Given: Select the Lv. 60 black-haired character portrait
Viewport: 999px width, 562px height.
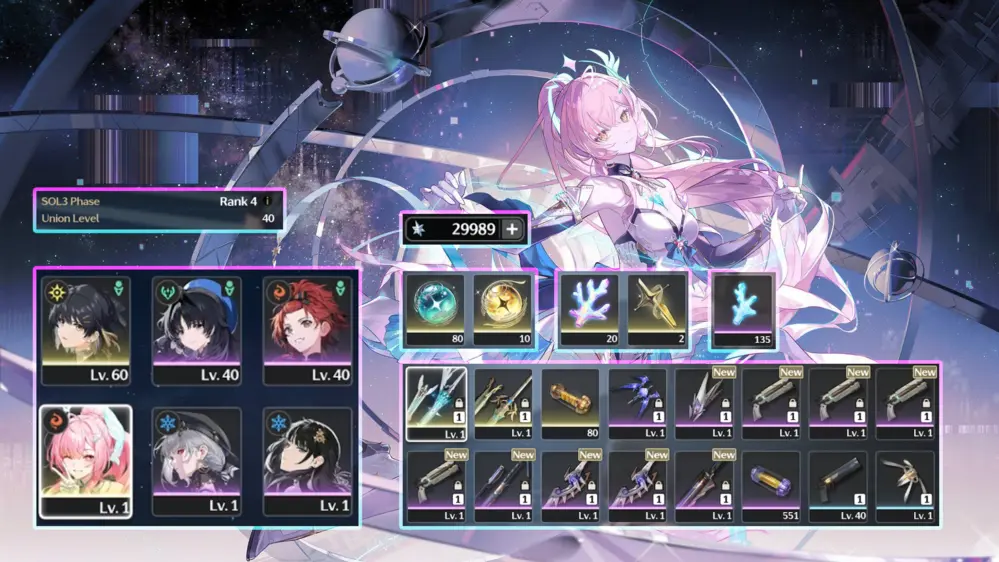Looking at the screenshot, I should click(85, 330).
